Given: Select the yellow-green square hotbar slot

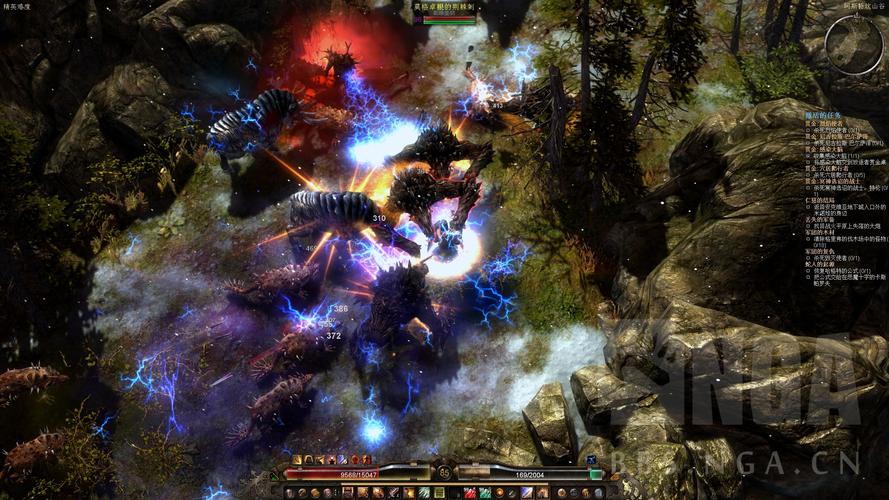Looking at the screenshot, I should [439, 492].
